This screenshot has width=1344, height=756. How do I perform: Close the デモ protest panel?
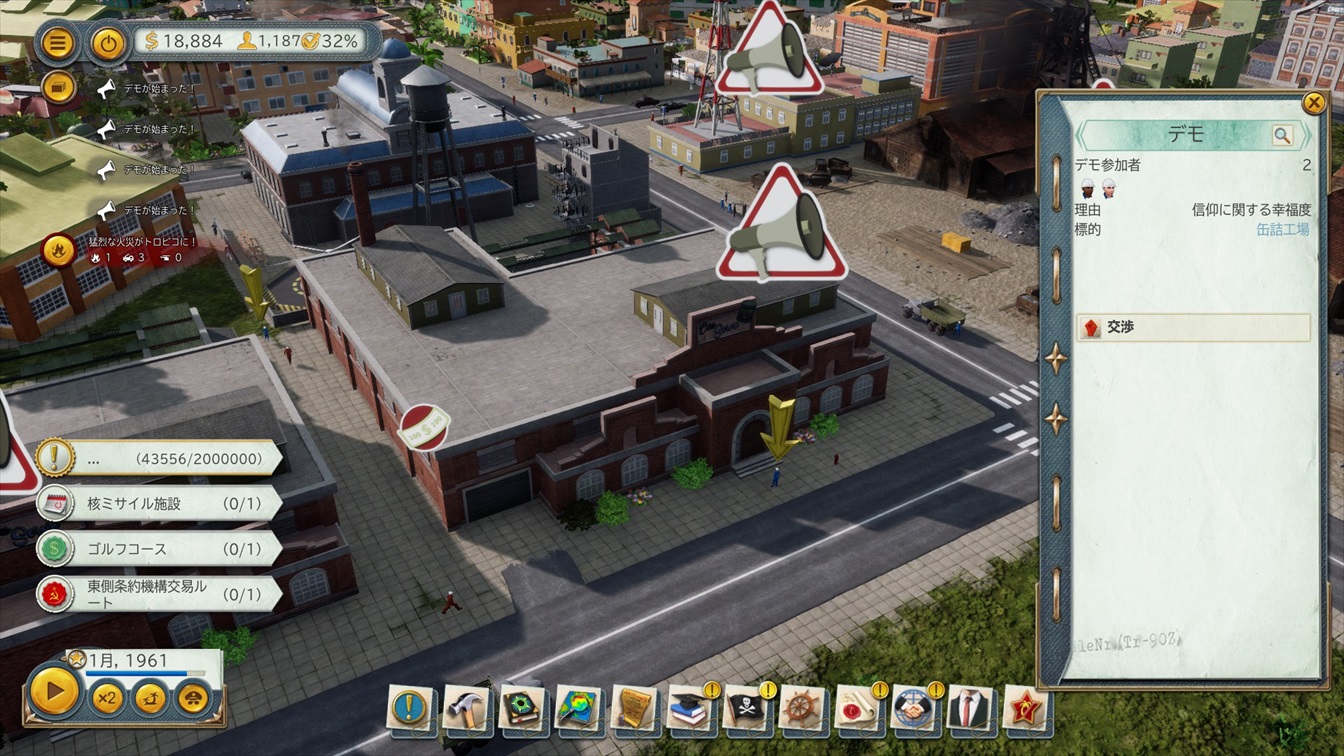[1313, 102]
